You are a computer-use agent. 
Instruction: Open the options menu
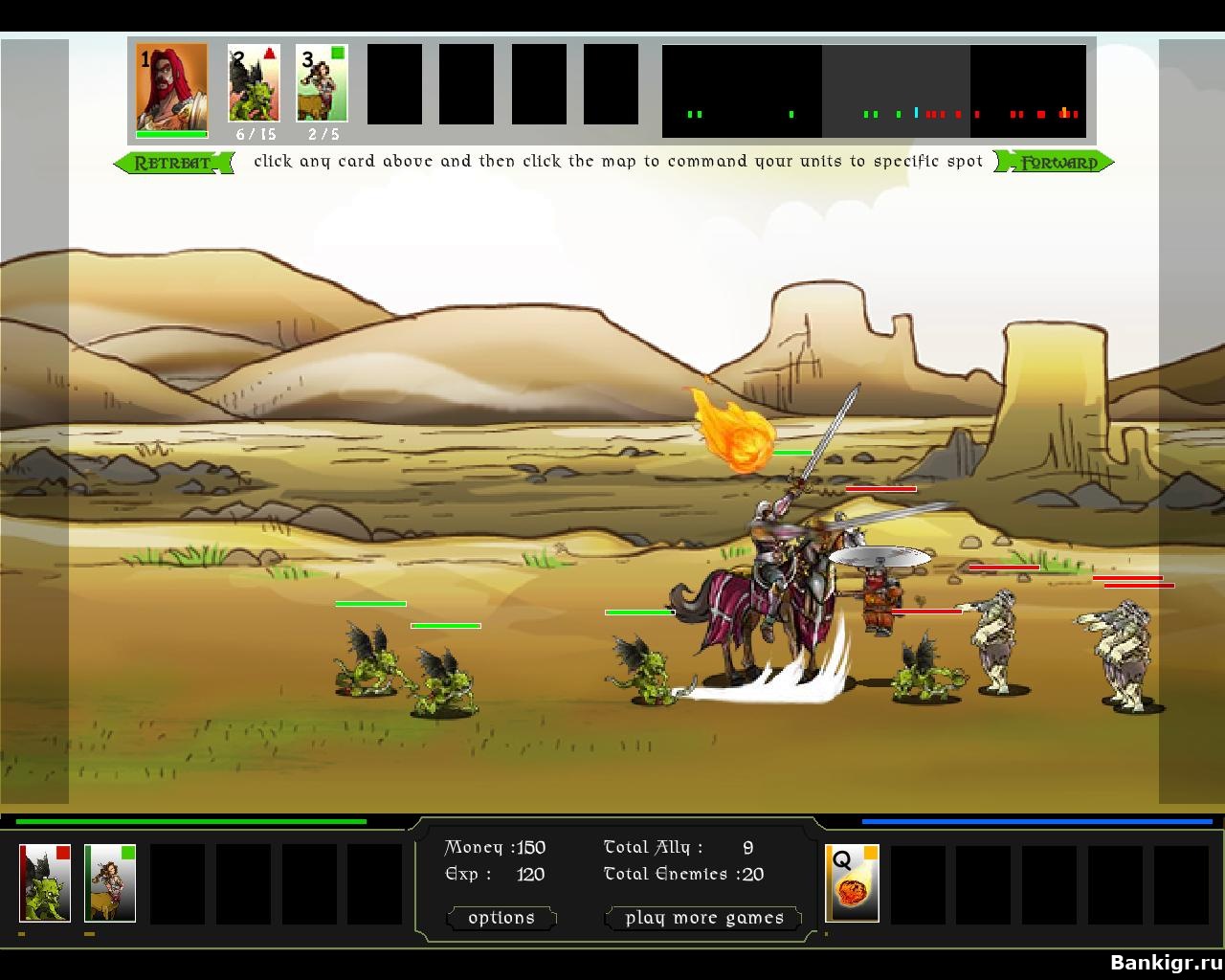501,918
